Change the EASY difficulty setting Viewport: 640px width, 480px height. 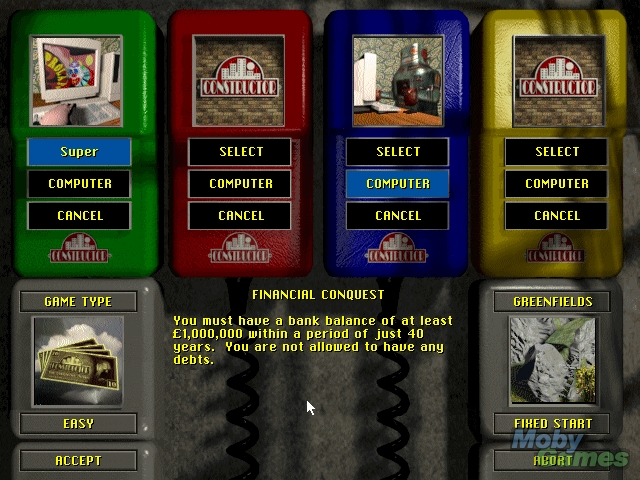coord(78,423)
